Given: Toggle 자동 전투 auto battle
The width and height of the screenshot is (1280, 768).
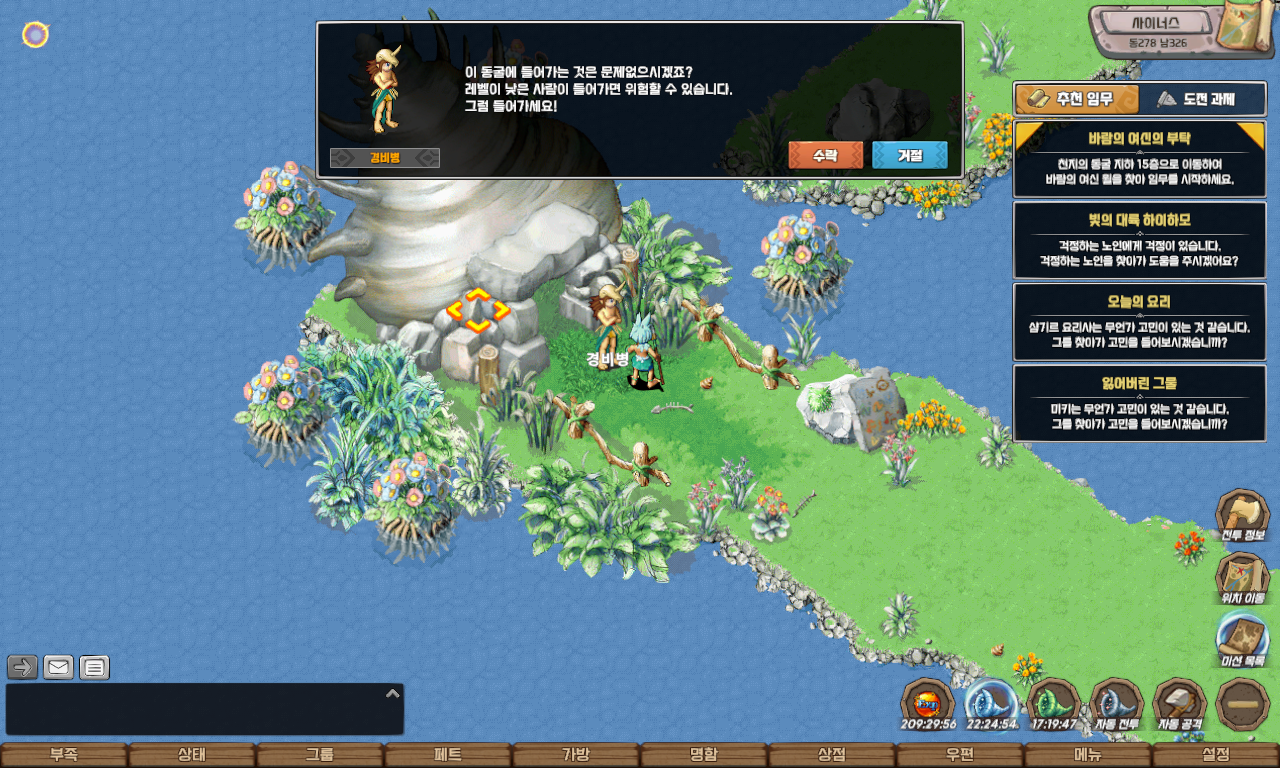Looking at the screenshot, I should [1116, 704].
